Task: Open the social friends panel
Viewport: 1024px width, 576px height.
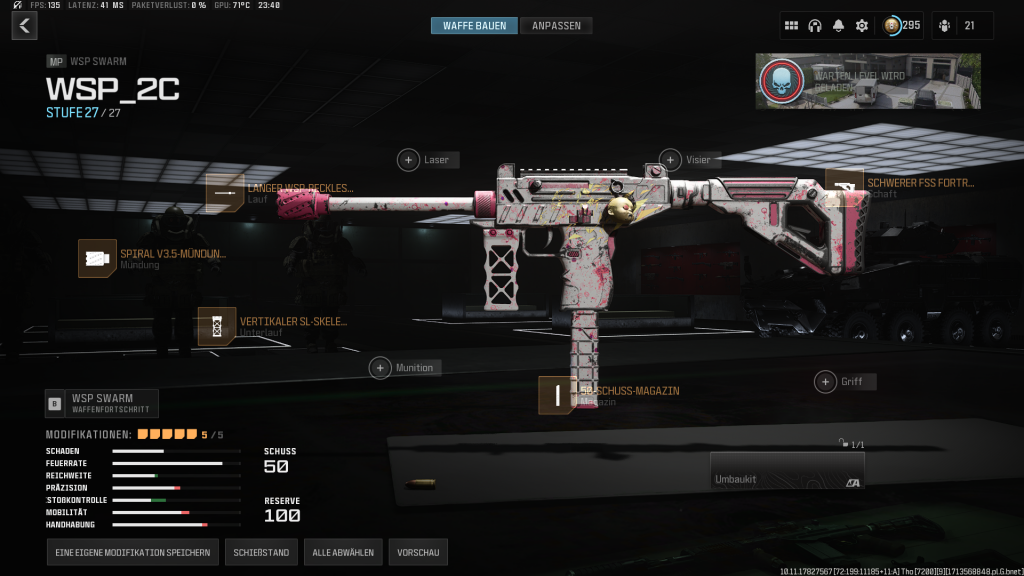Action: [962, 26]
